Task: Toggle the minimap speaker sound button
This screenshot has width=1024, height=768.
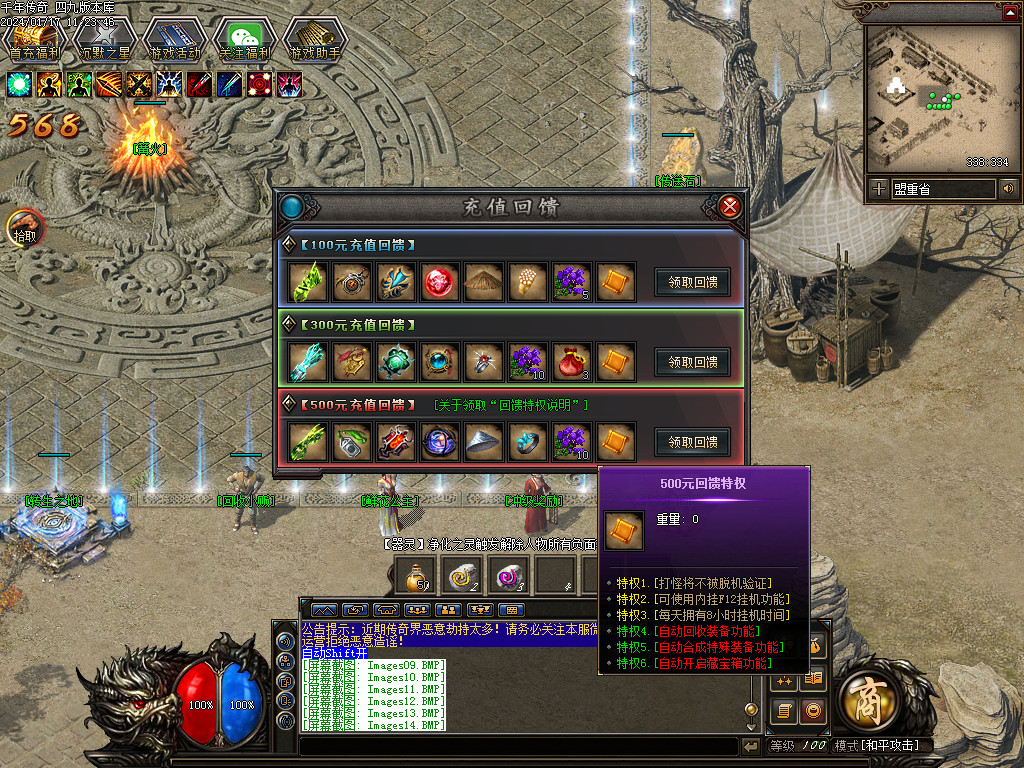Action: coord(1008,188)
